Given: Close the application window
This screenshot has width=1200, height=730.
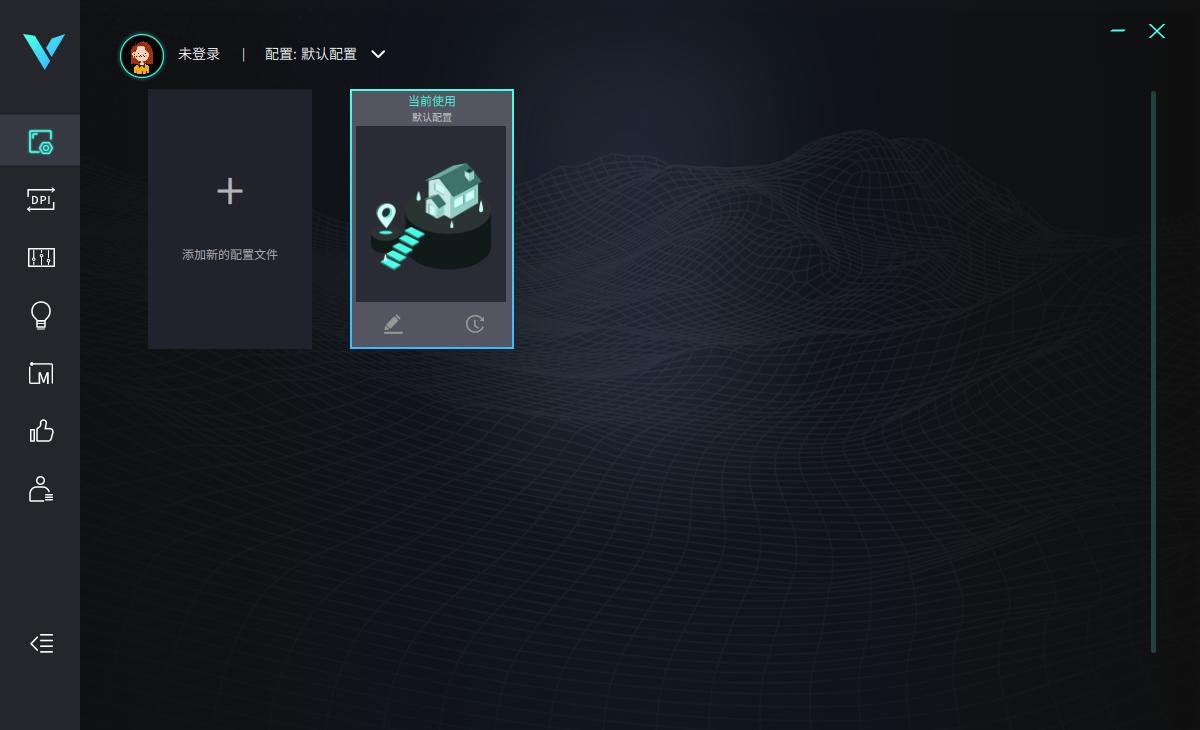Looking at the screenshot, I should coord(1157,31).
